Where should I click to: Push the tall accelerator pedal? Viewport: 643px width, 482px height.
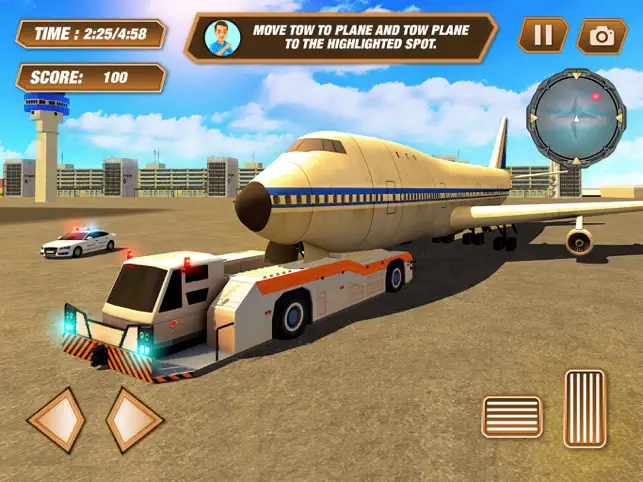click(585, 408)
